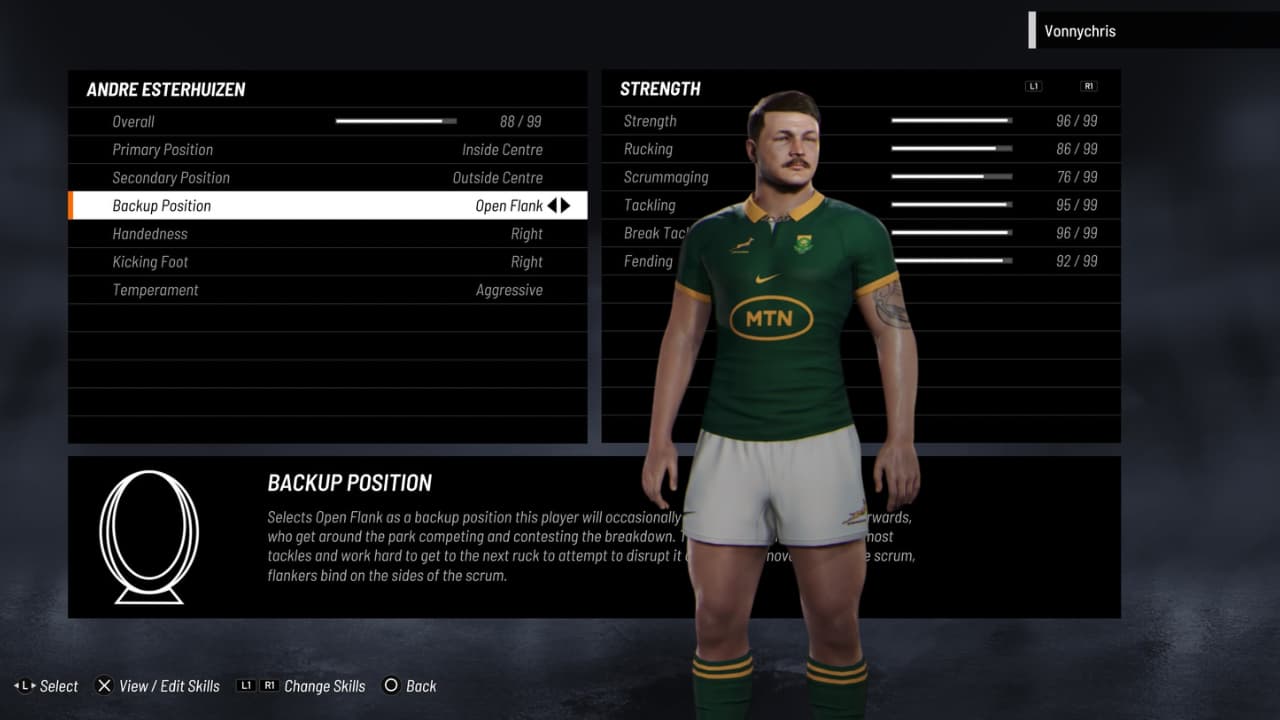This screenshot has height=720, width=1280.
Task: Click the right arrow beside Open Flank
Action: [x=566, y=206]
